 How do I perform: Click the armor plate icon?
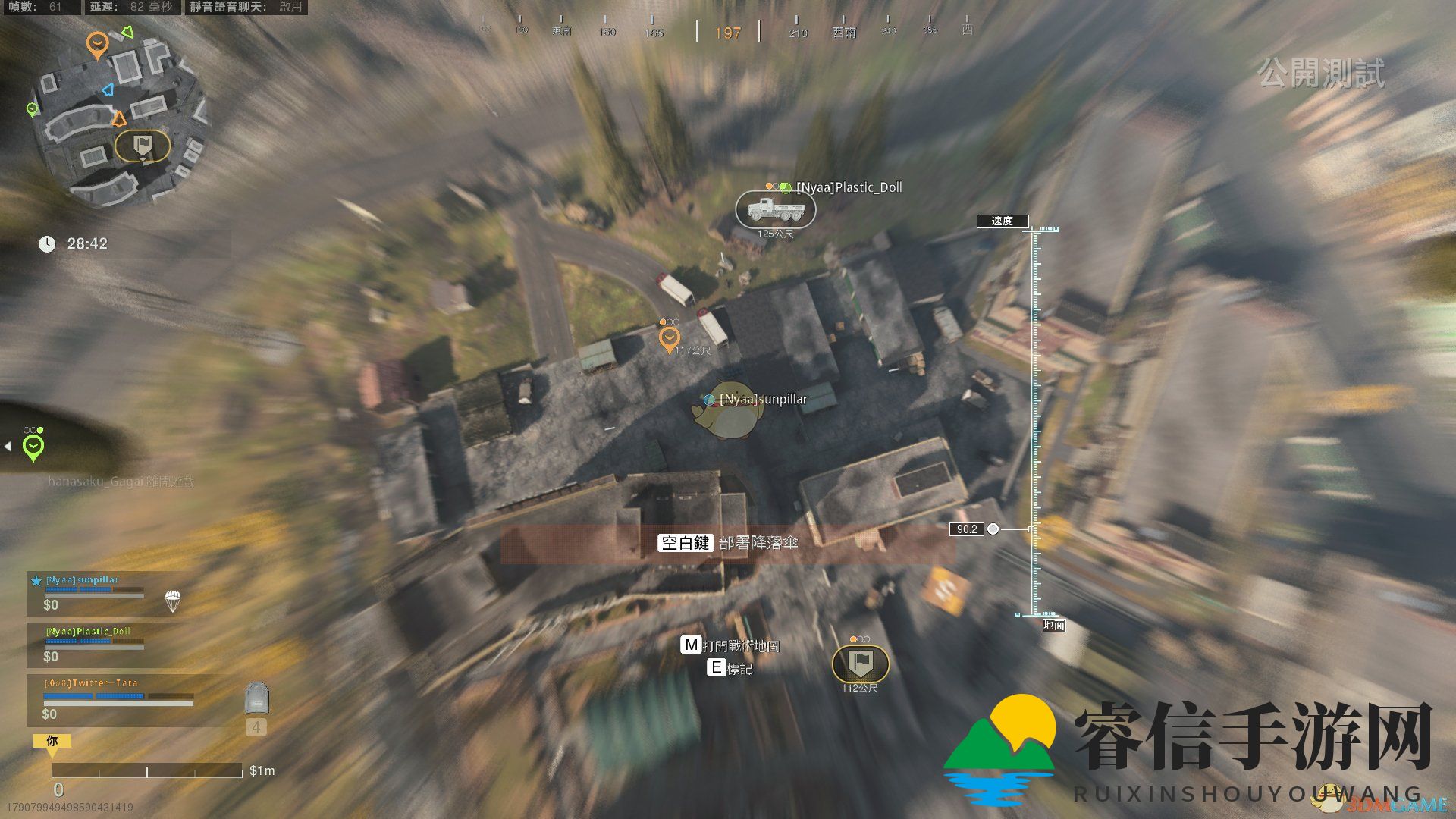[256, 698]
